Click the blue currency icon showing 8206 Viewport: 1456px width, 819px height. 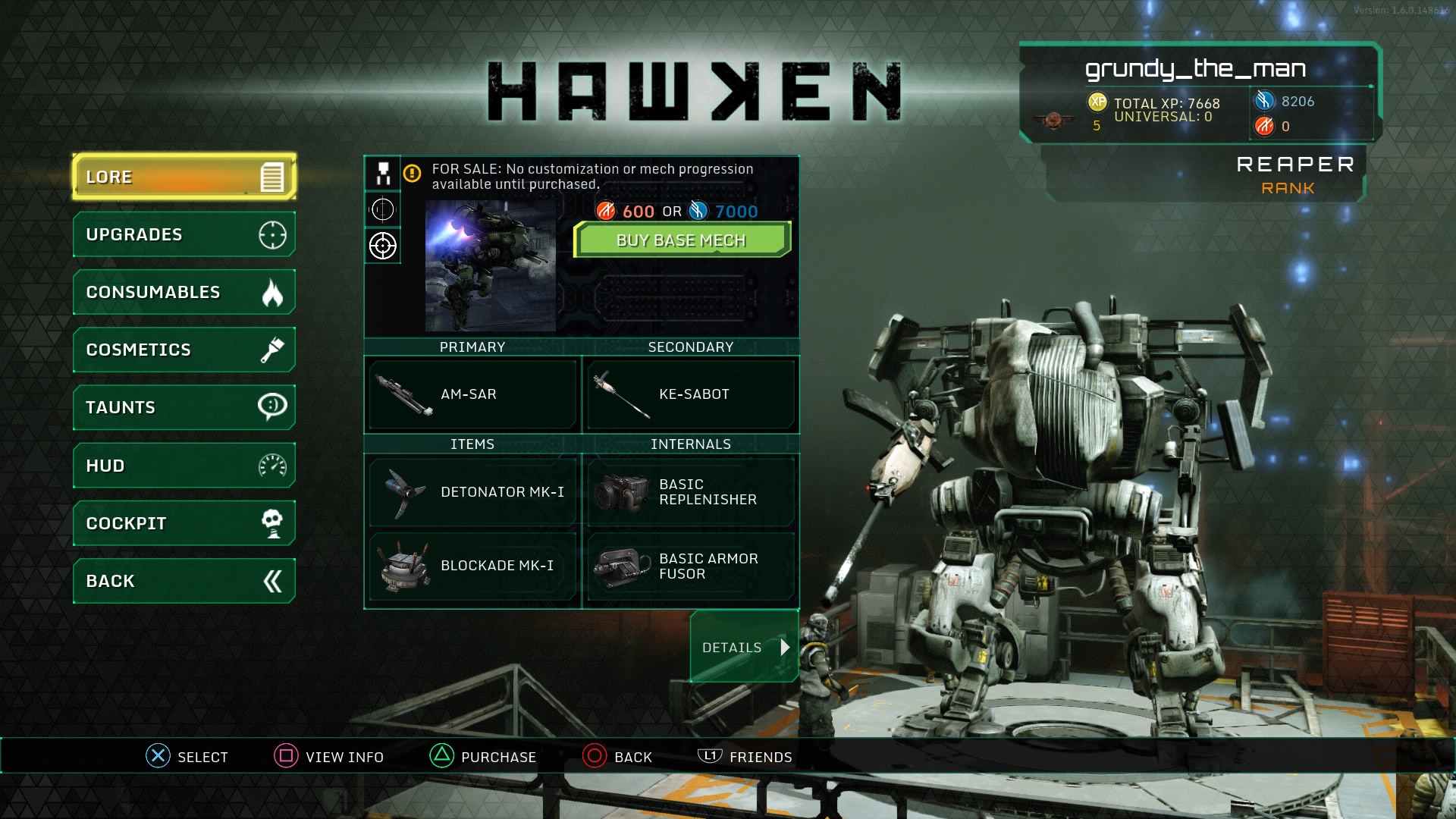[x=1263, y=99]
